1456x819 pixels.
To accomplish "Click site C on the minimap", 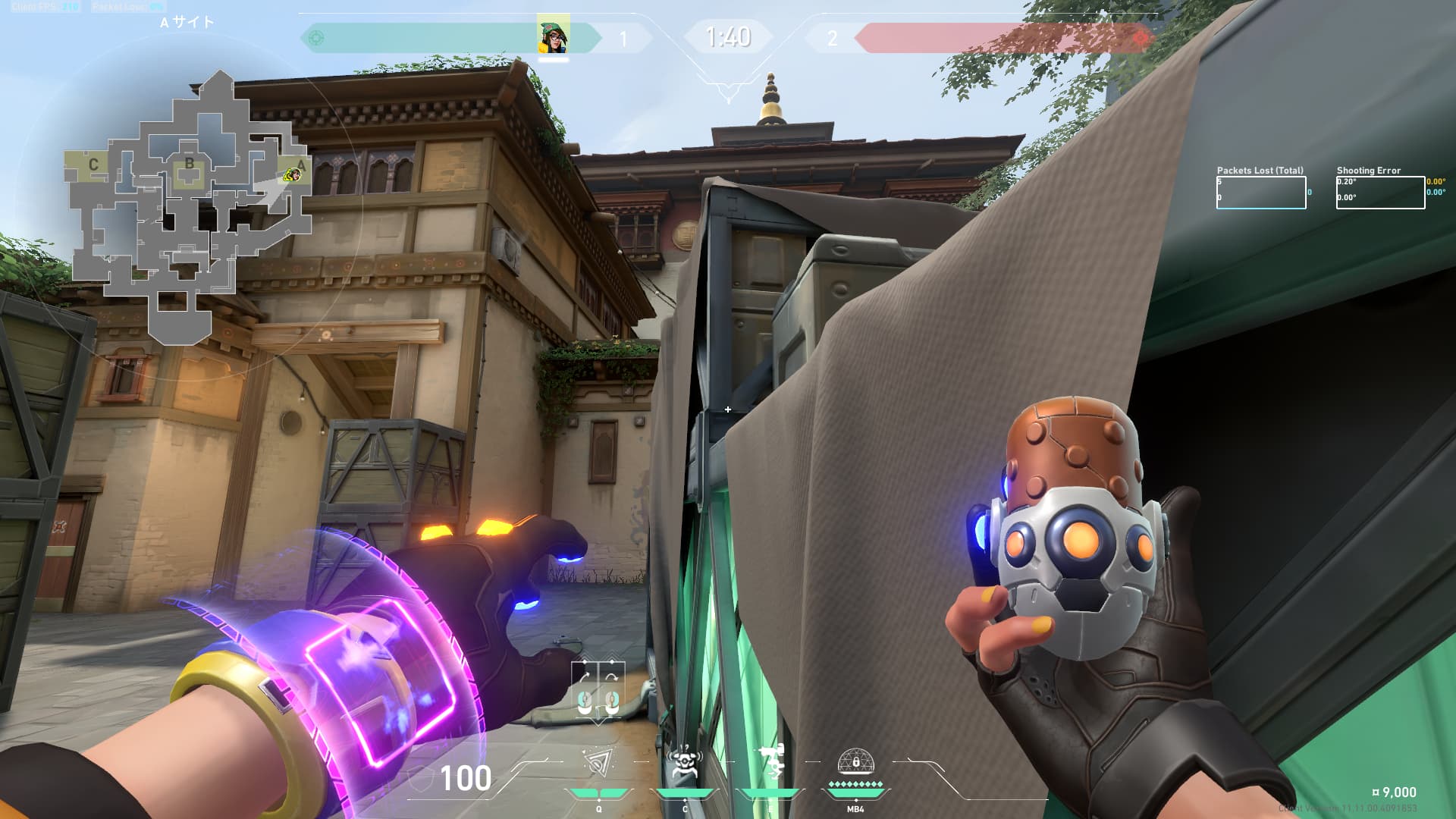I will point(93,165).
